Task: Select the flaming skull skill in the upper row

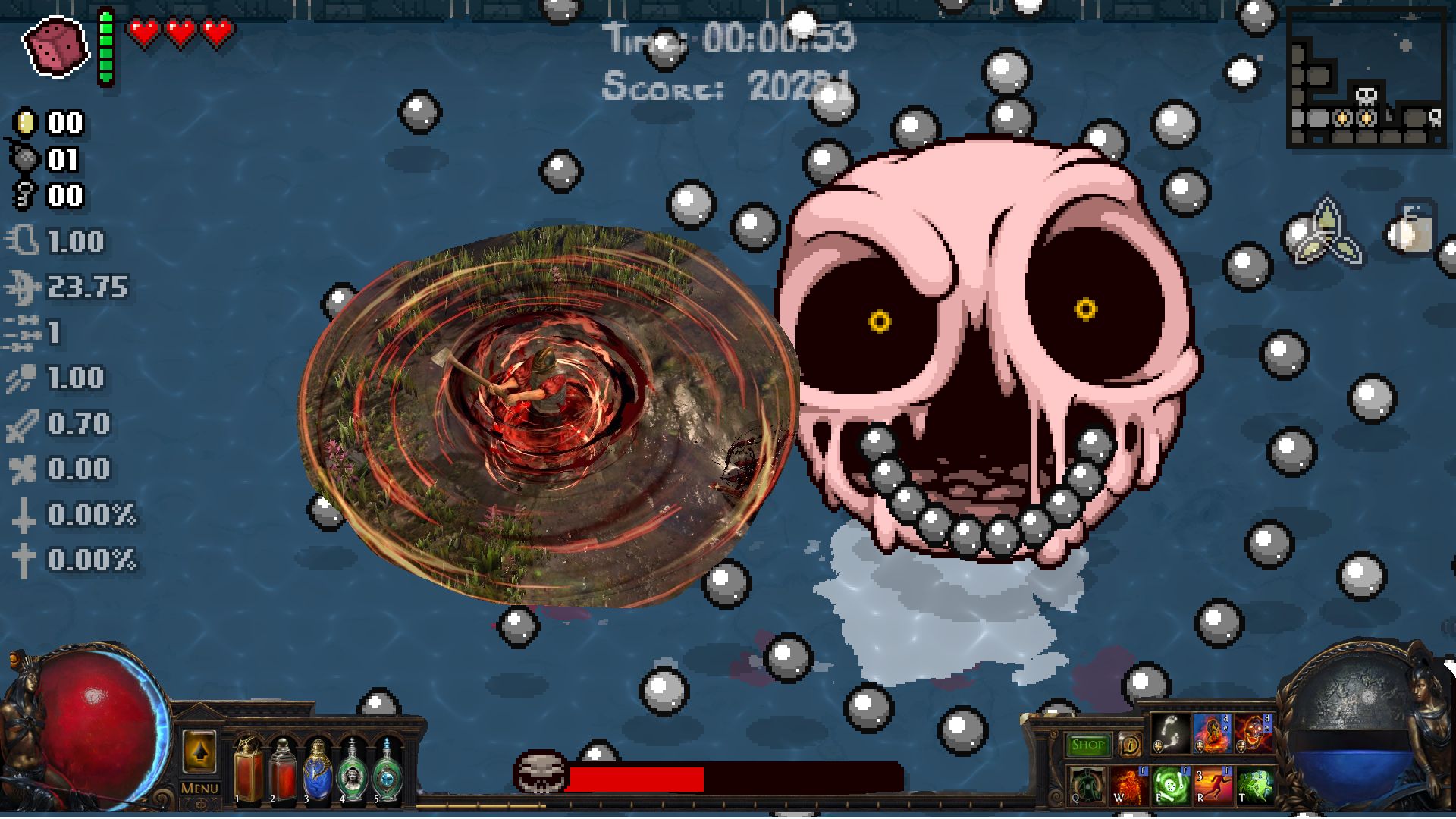Action: 1254,734
